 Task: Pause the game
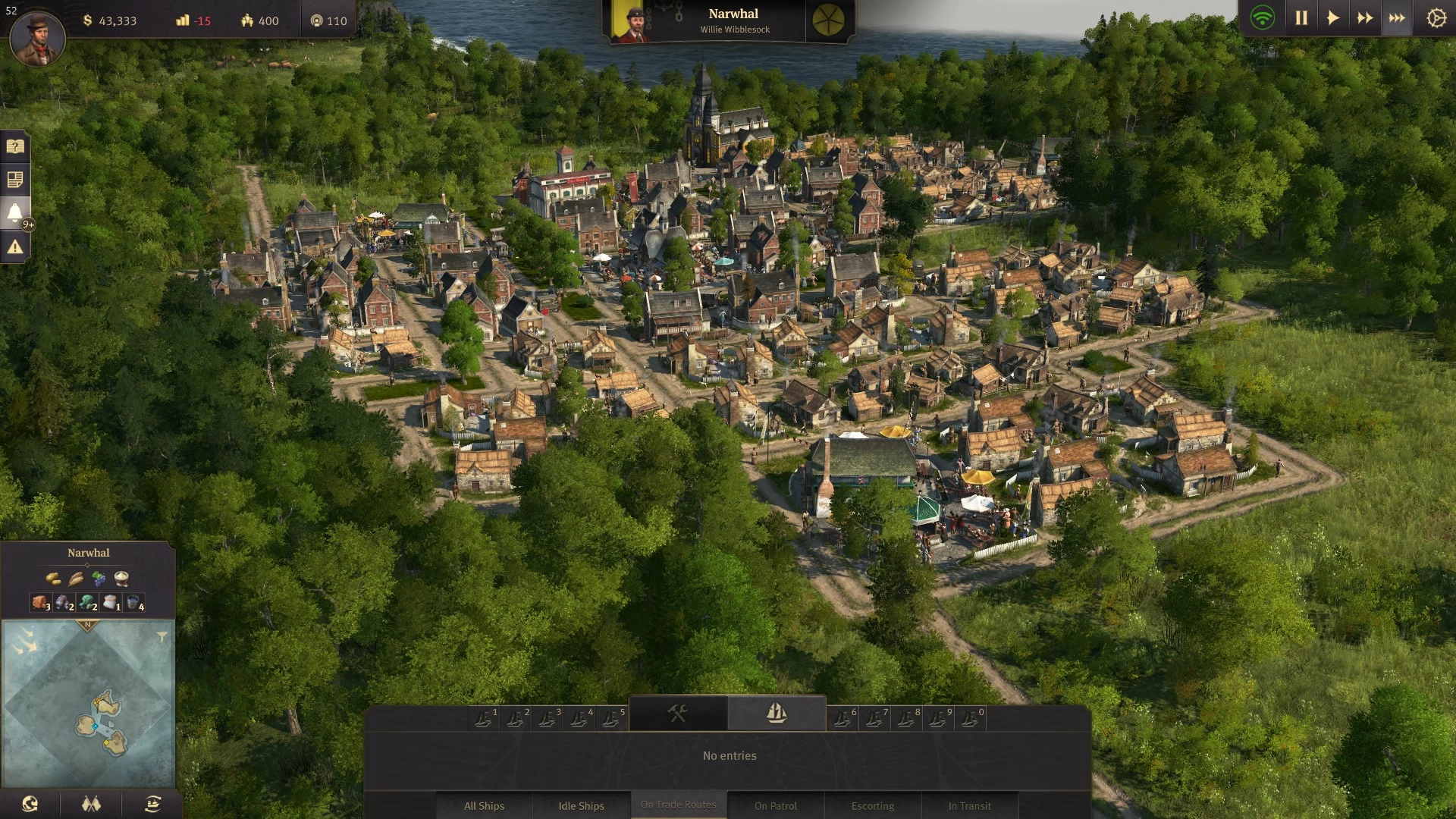click(x=1301, y=17)
